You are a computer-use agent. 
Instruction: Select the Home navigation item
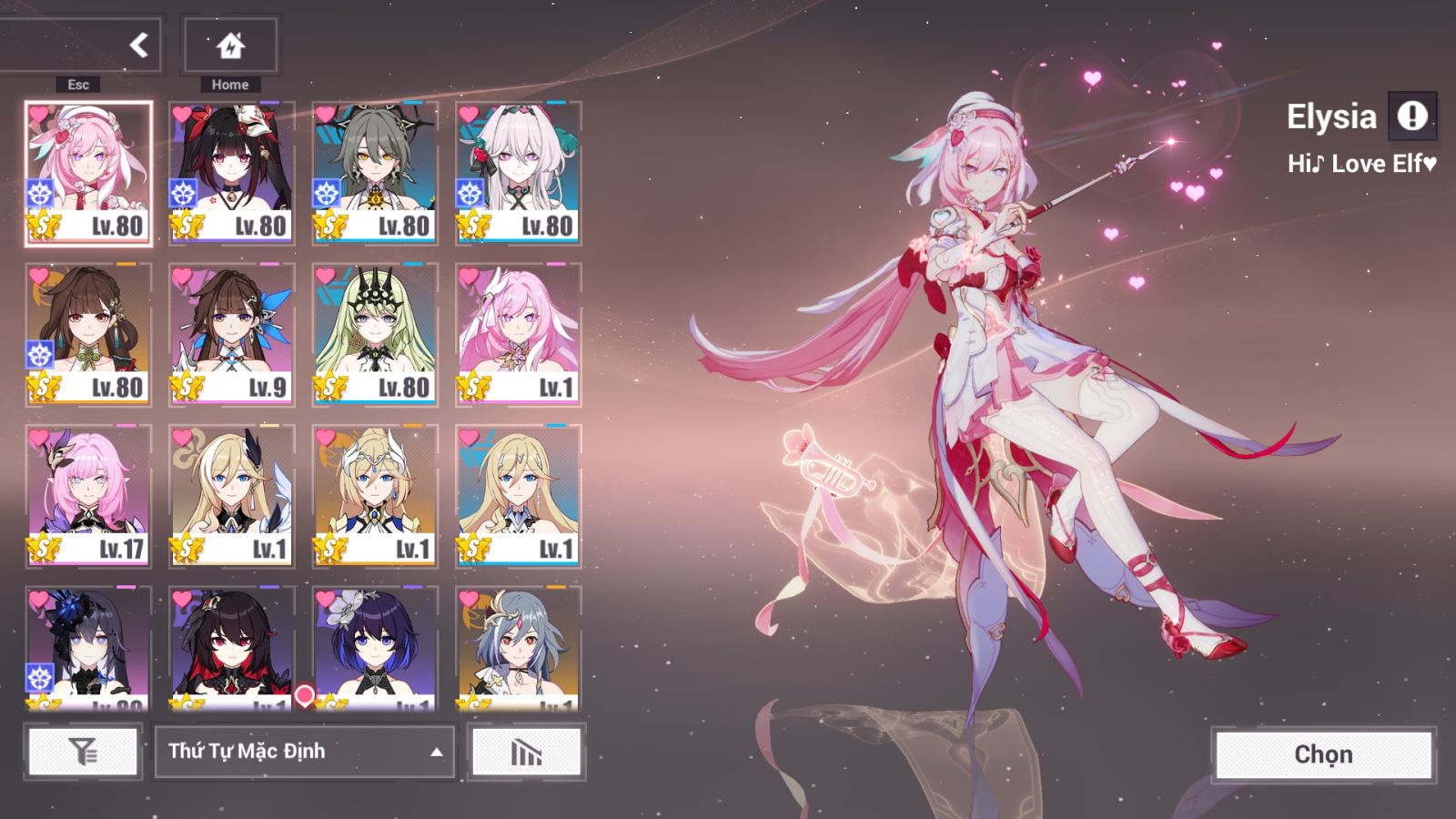229,44
